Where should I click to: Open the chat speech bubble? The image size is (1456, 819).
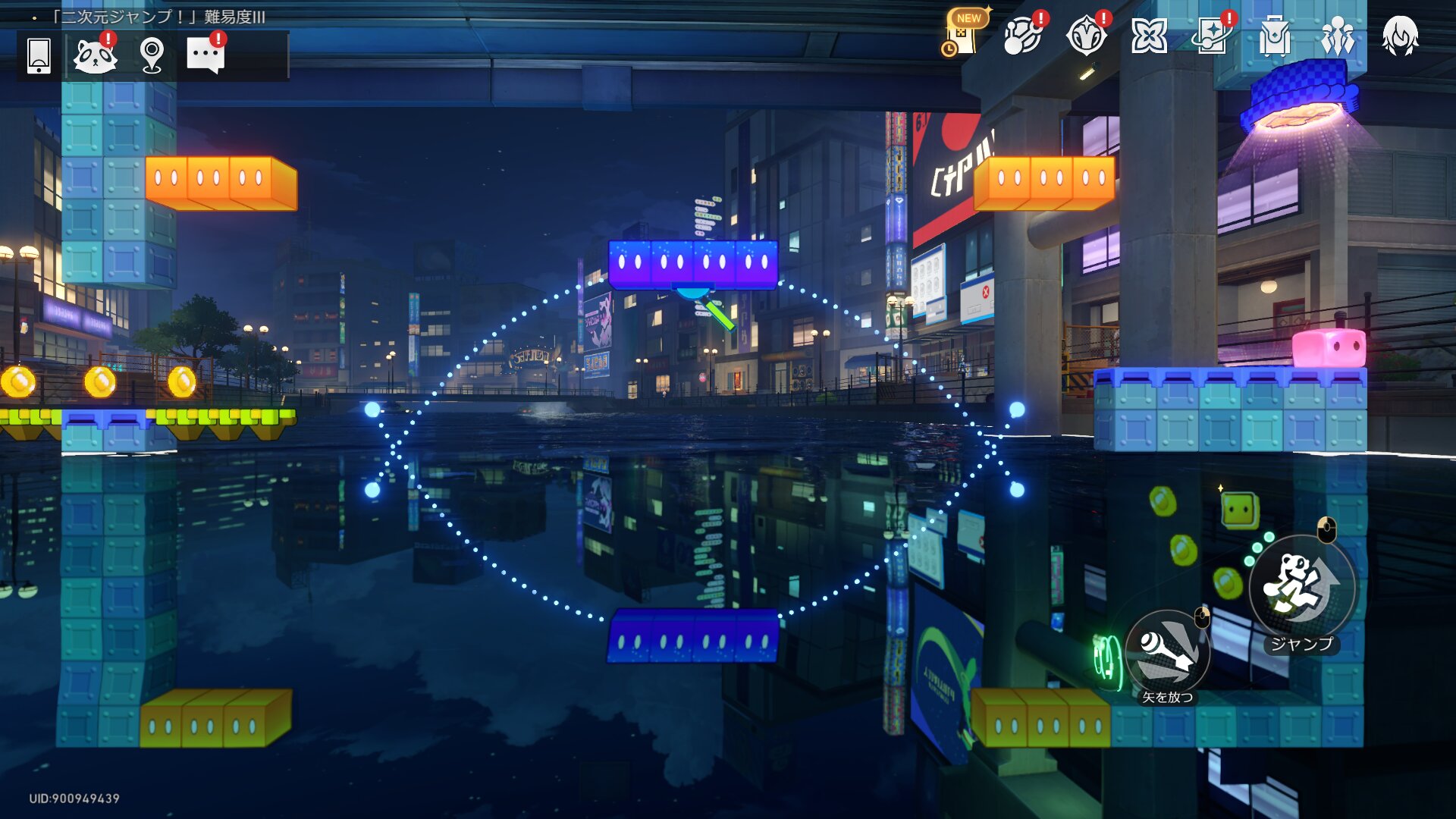tap(206, 56)
